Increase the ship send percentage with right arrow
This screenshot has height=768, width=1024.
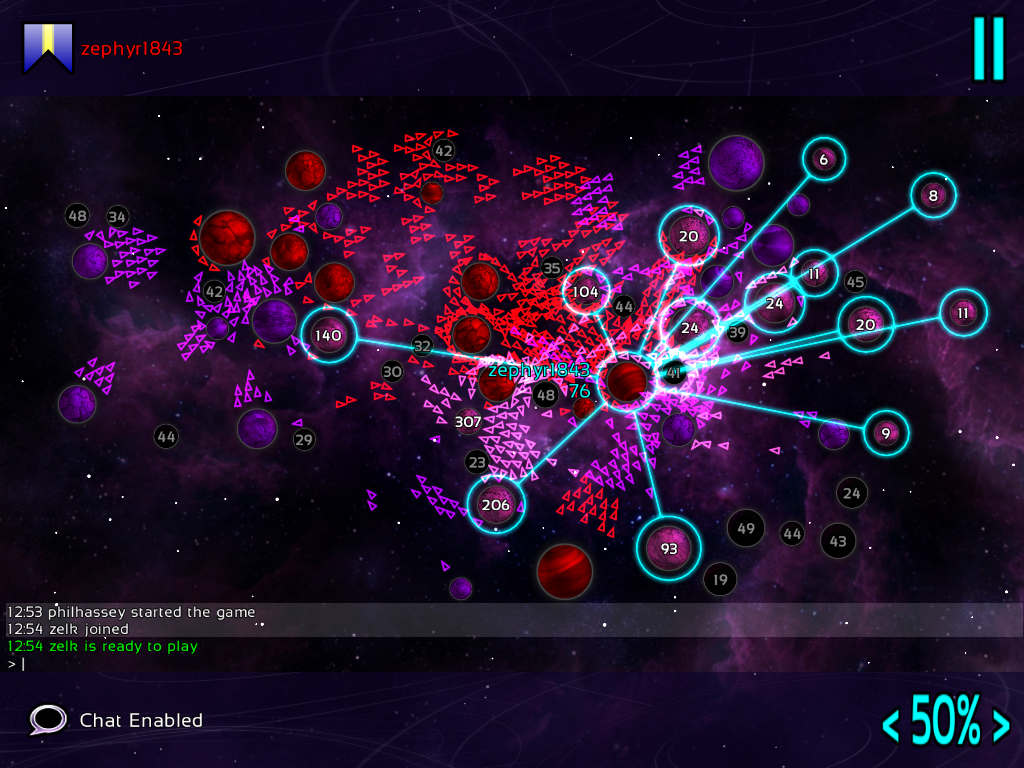(999, 724)
